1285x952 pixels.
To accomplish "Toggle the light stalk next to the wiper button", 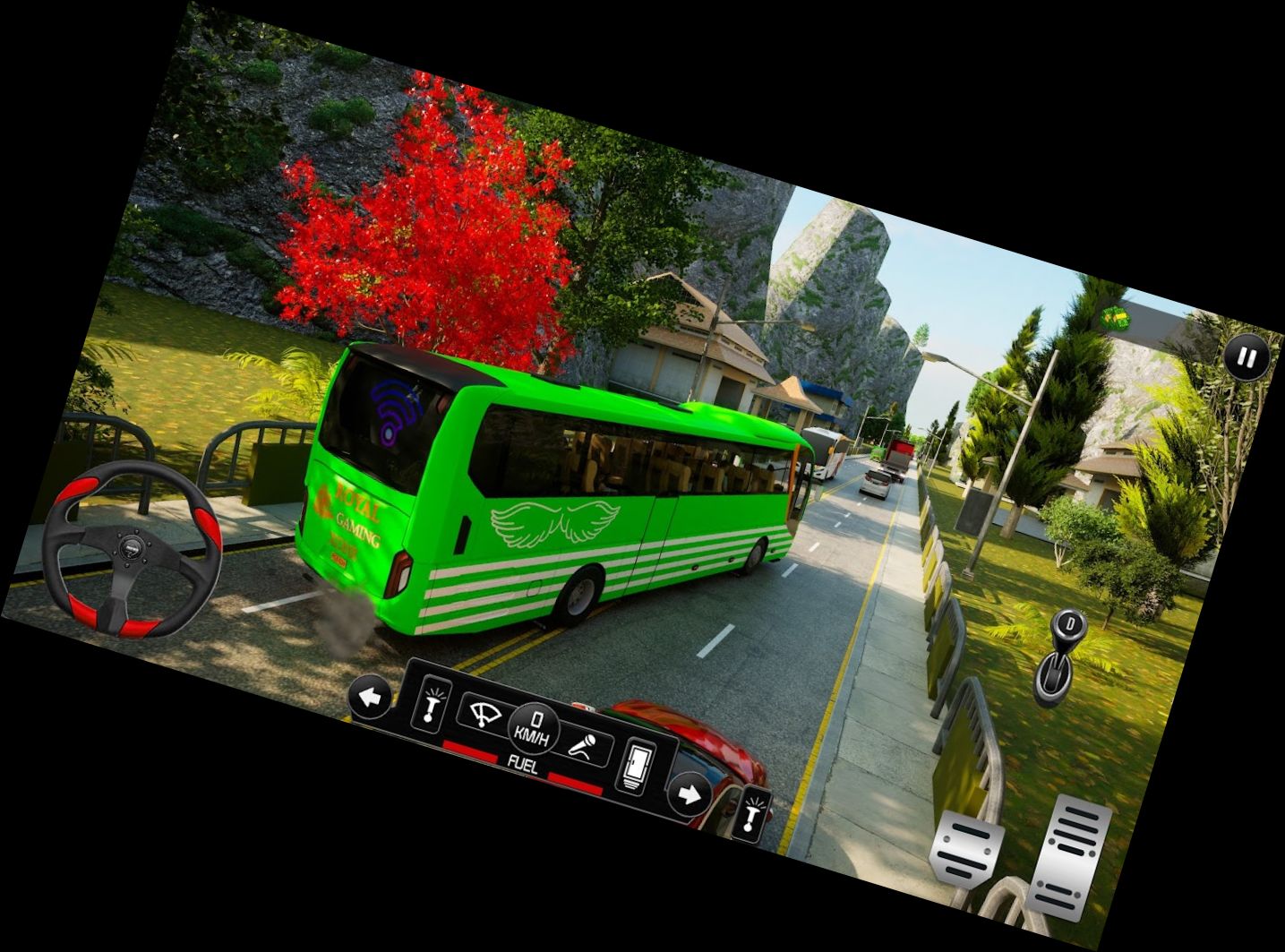I will [433, 702].
